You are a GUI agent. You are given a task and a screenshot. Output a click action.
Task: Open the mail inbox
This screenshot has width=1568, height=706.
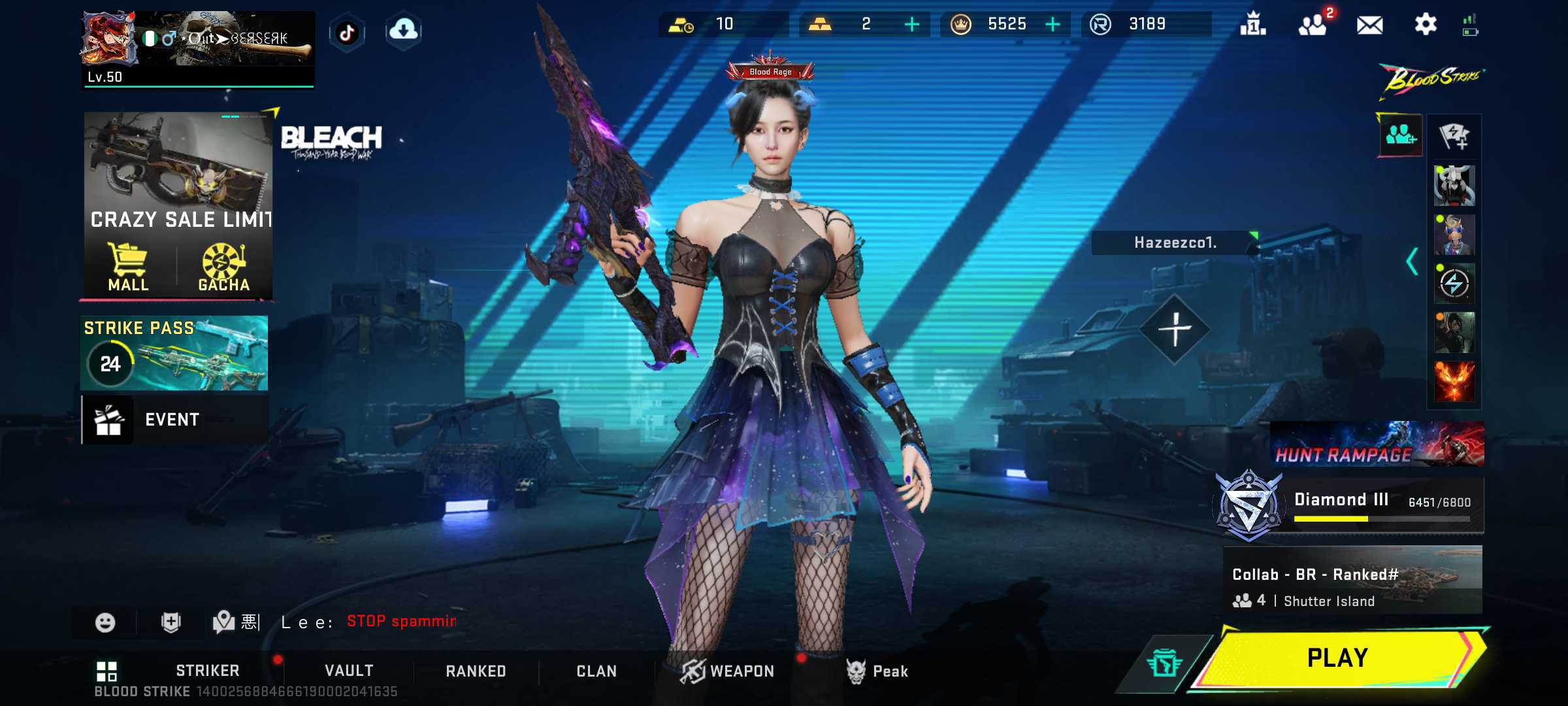point(1369,25)
